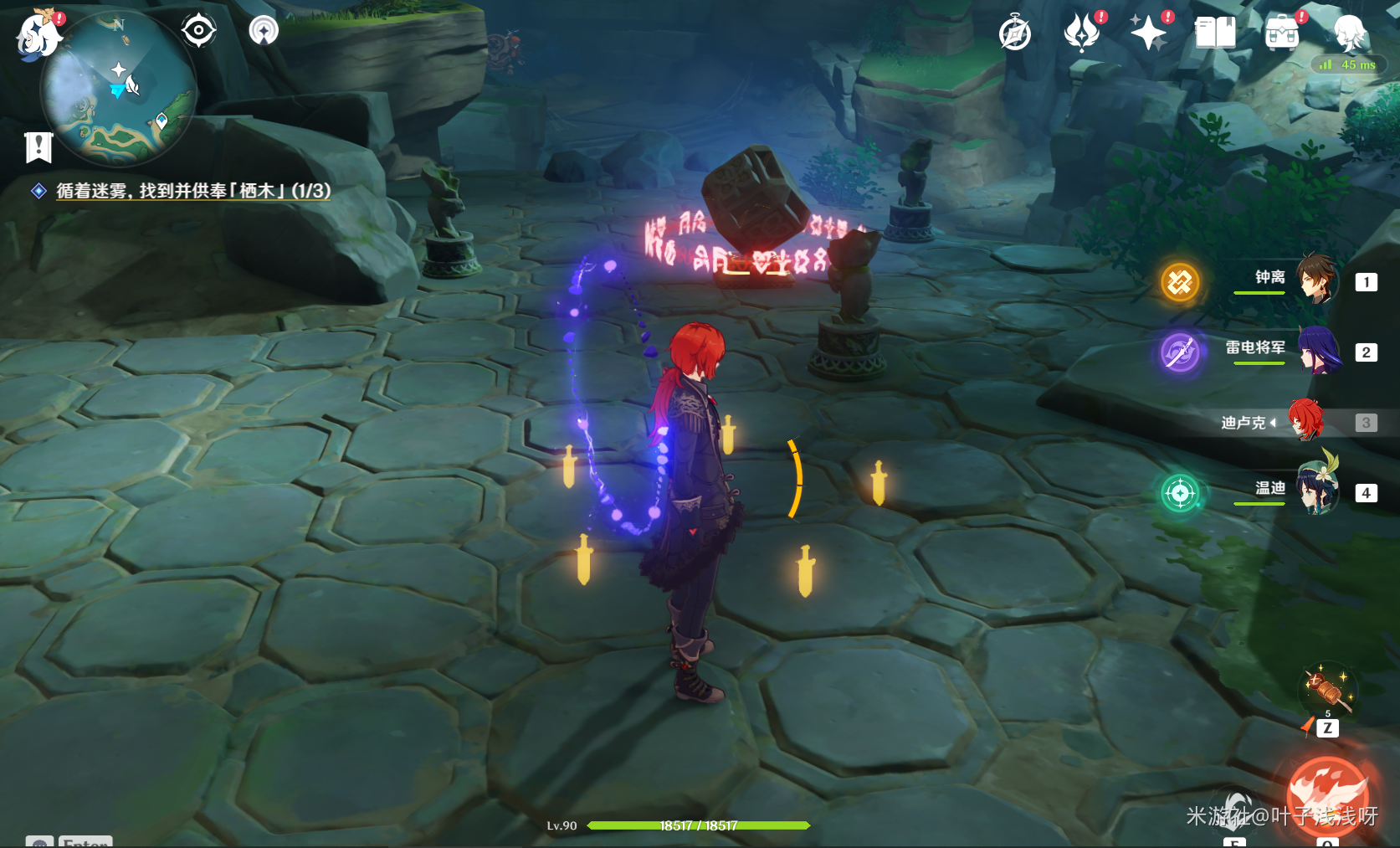This screenshot has width=1400, height=848.
Task: Select active character 迪卢克 in party
Action: (1305, 421)
